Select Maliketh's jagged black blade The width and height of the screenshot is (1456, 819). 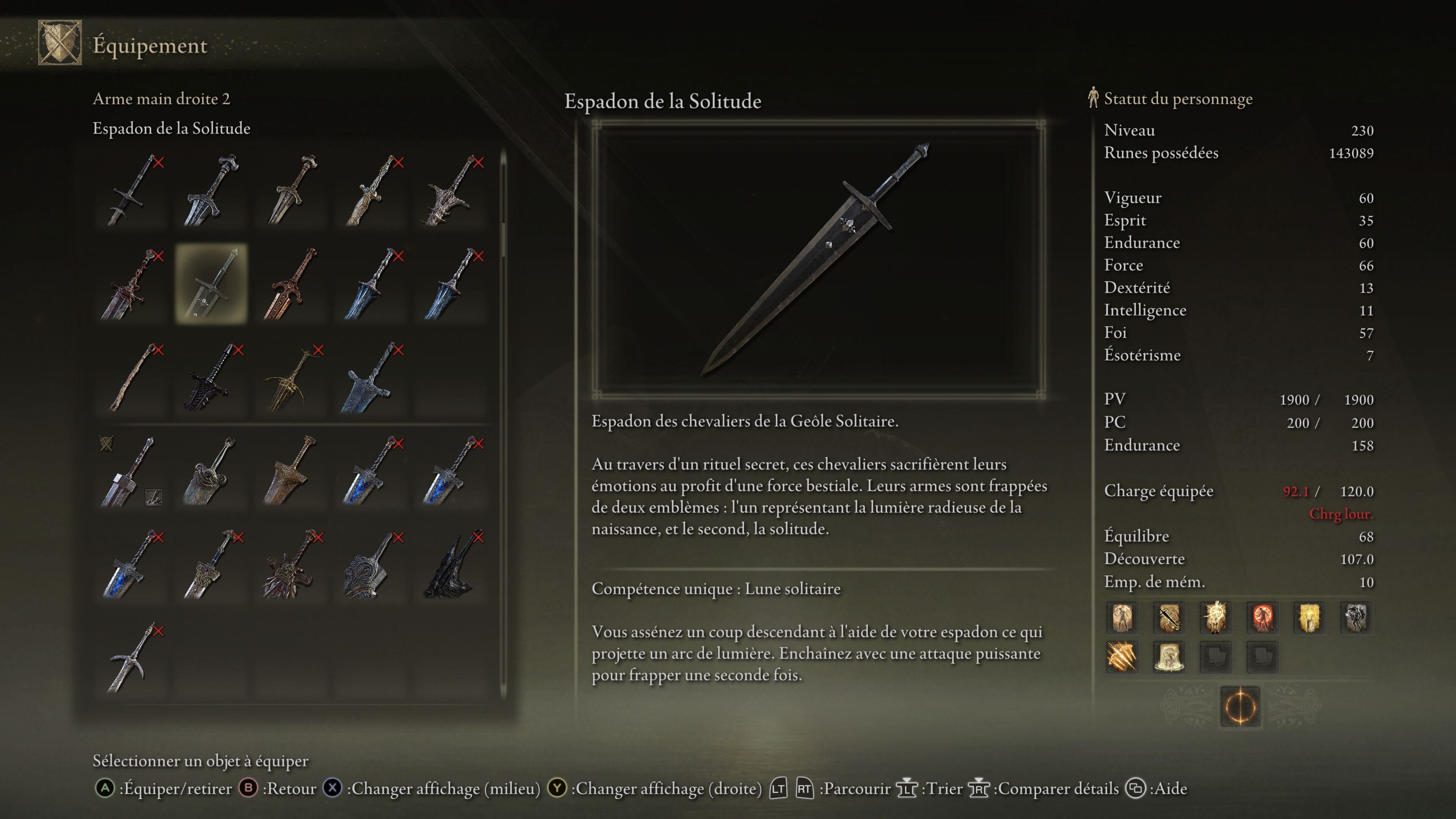click(x=451, y=565)
